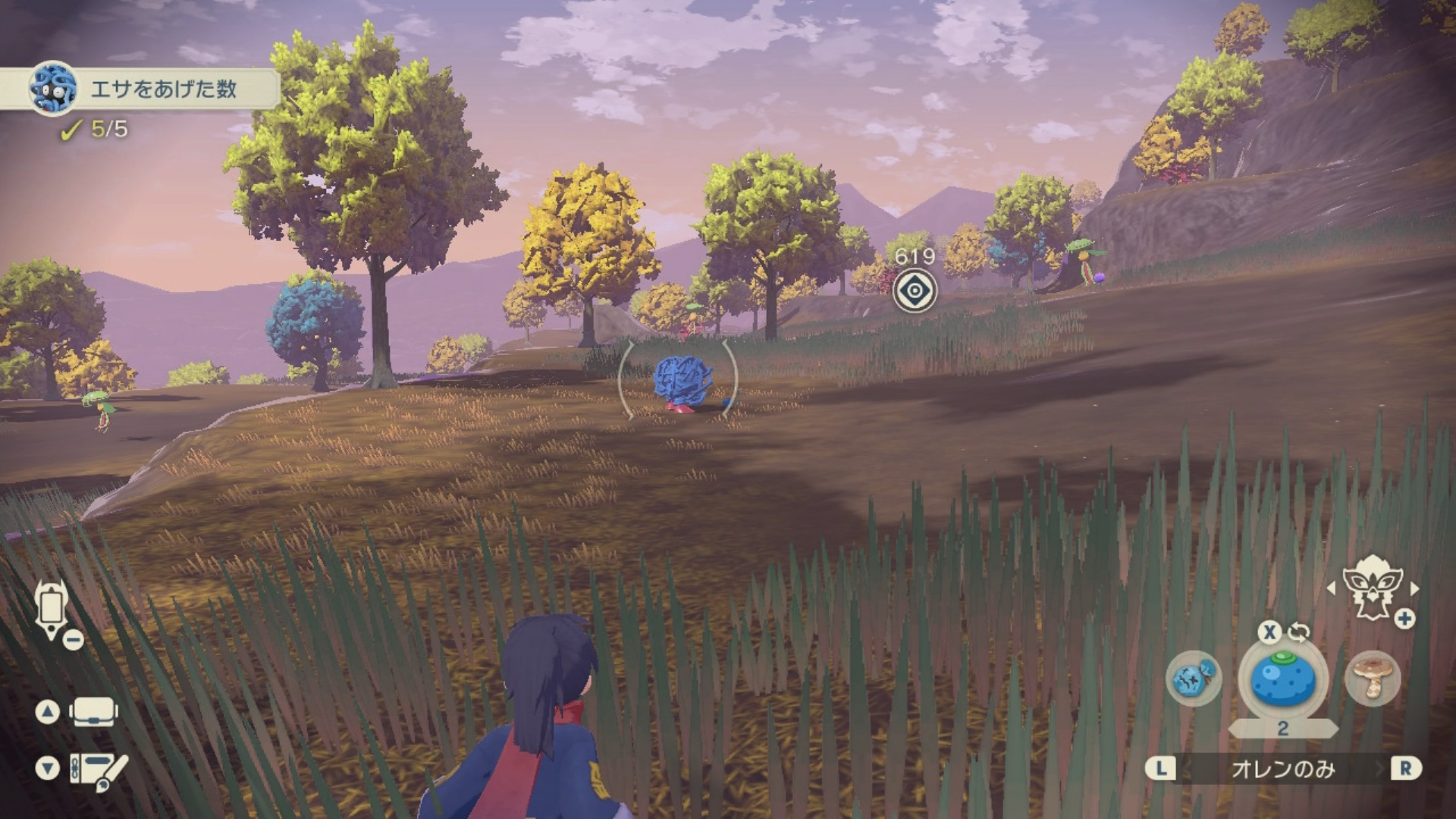The width and height of the screenshot is (1456, 819).
Task: Open the satchel bag icon
Action: coord(93,712)
